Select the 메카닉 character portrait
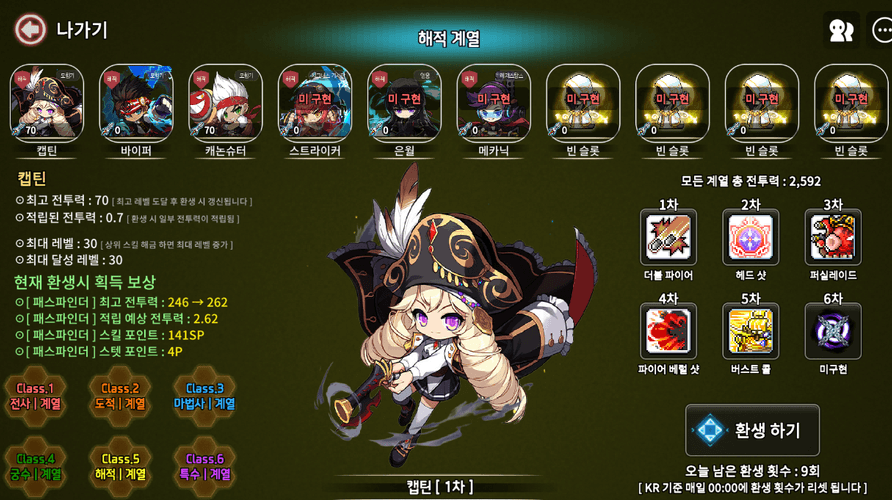 click(494, 103)
